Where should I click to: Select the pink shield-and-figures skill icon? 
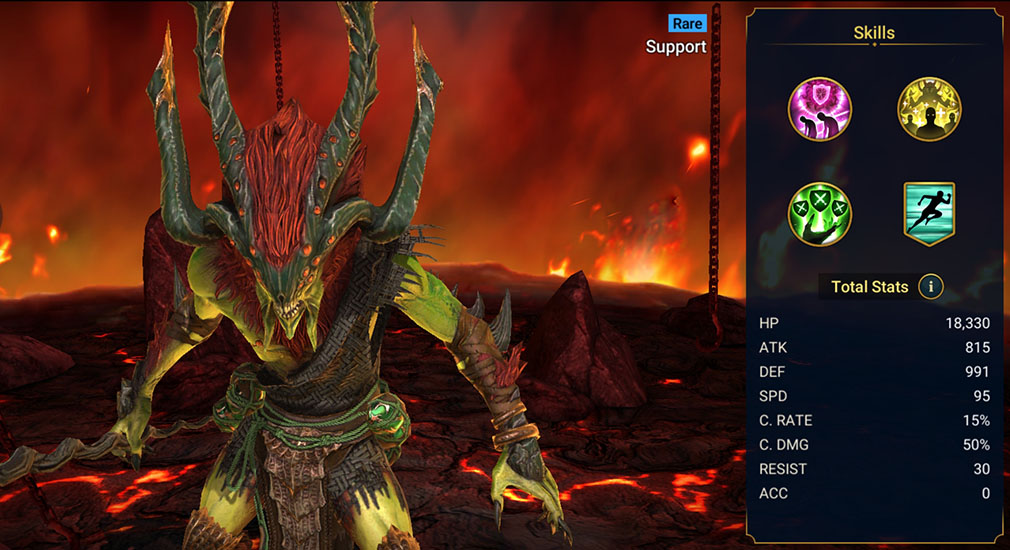[820, 109]
